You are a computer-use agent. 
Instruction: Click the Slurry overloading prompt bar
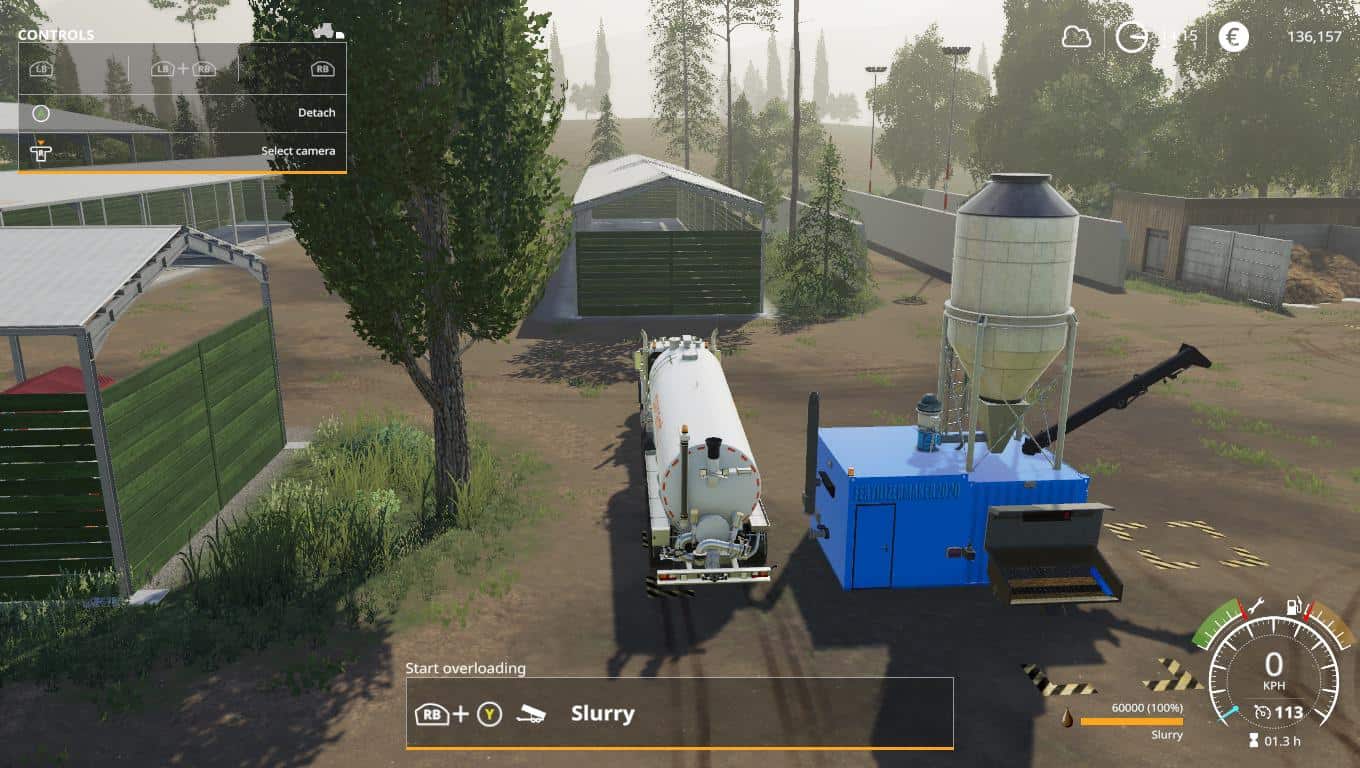point(679,713)
